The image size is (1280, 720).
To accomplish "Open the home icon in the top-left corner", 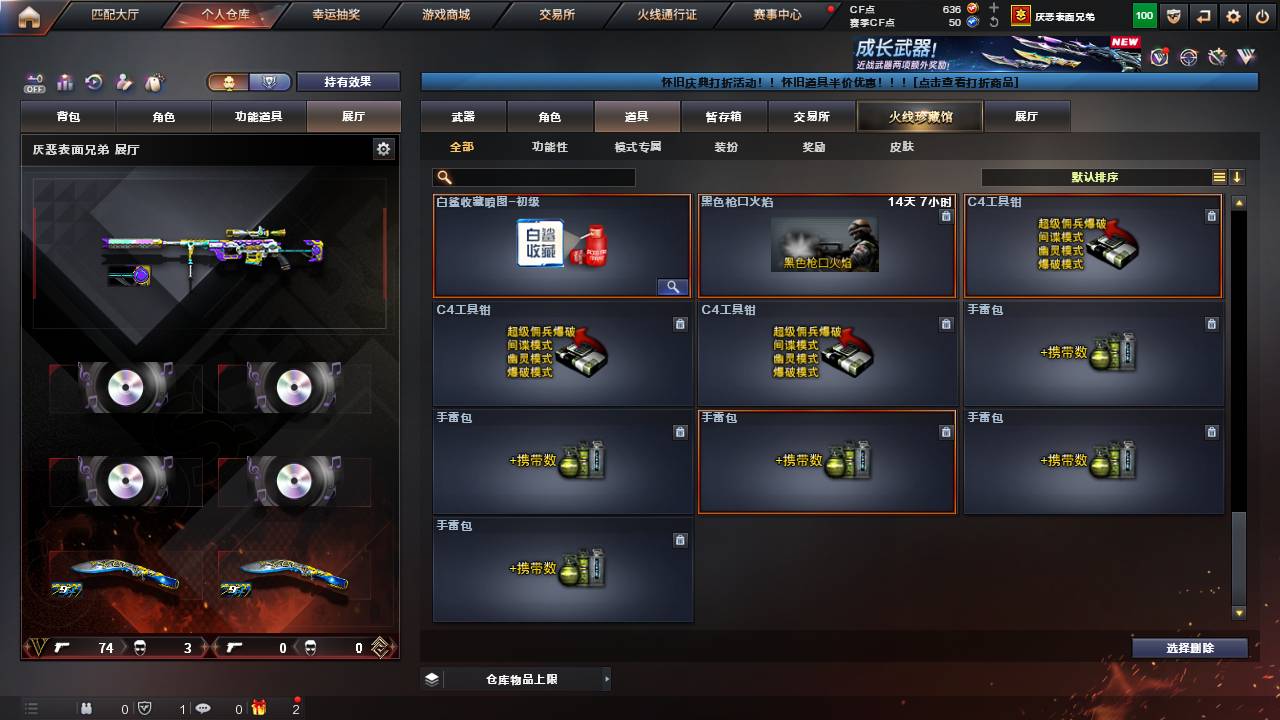I will click(27, 15).
